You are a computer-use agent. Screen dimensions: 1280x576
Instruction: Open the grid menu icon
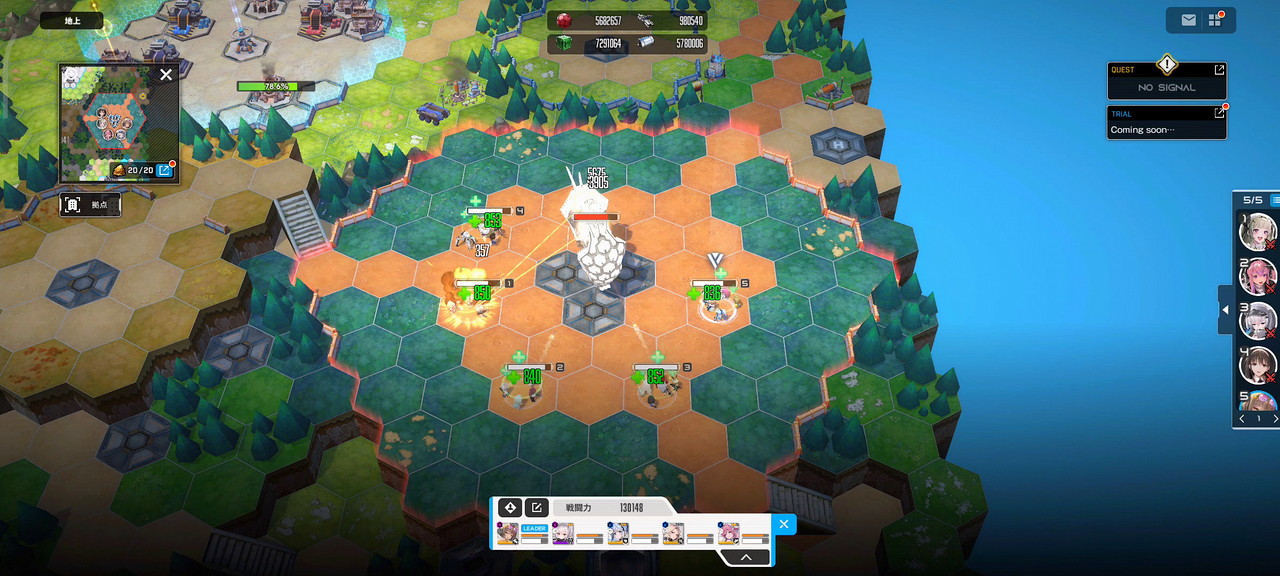(x=1215, y=20)
